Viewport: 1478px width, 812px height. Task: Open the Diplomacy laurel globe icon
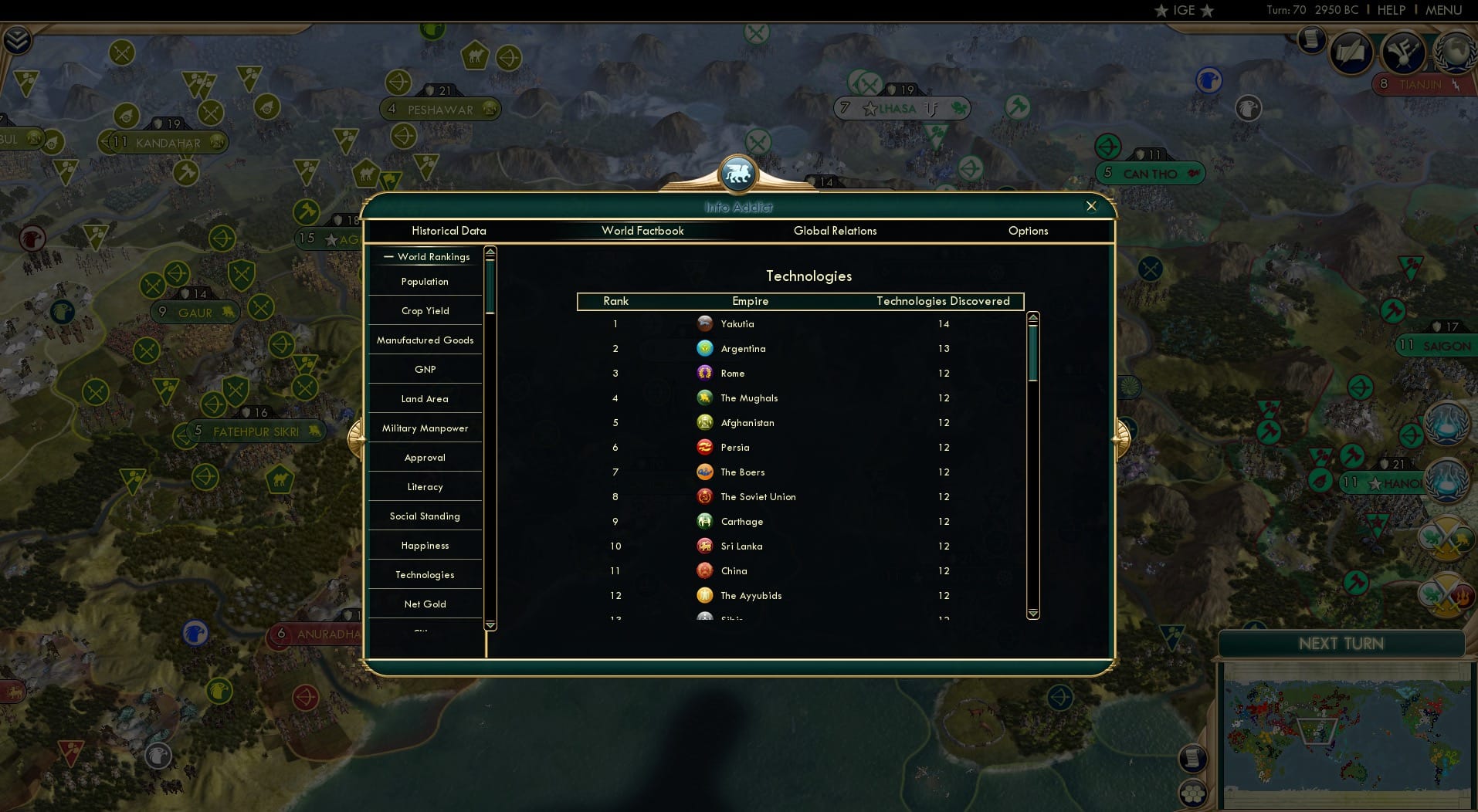click(1455, 50)
